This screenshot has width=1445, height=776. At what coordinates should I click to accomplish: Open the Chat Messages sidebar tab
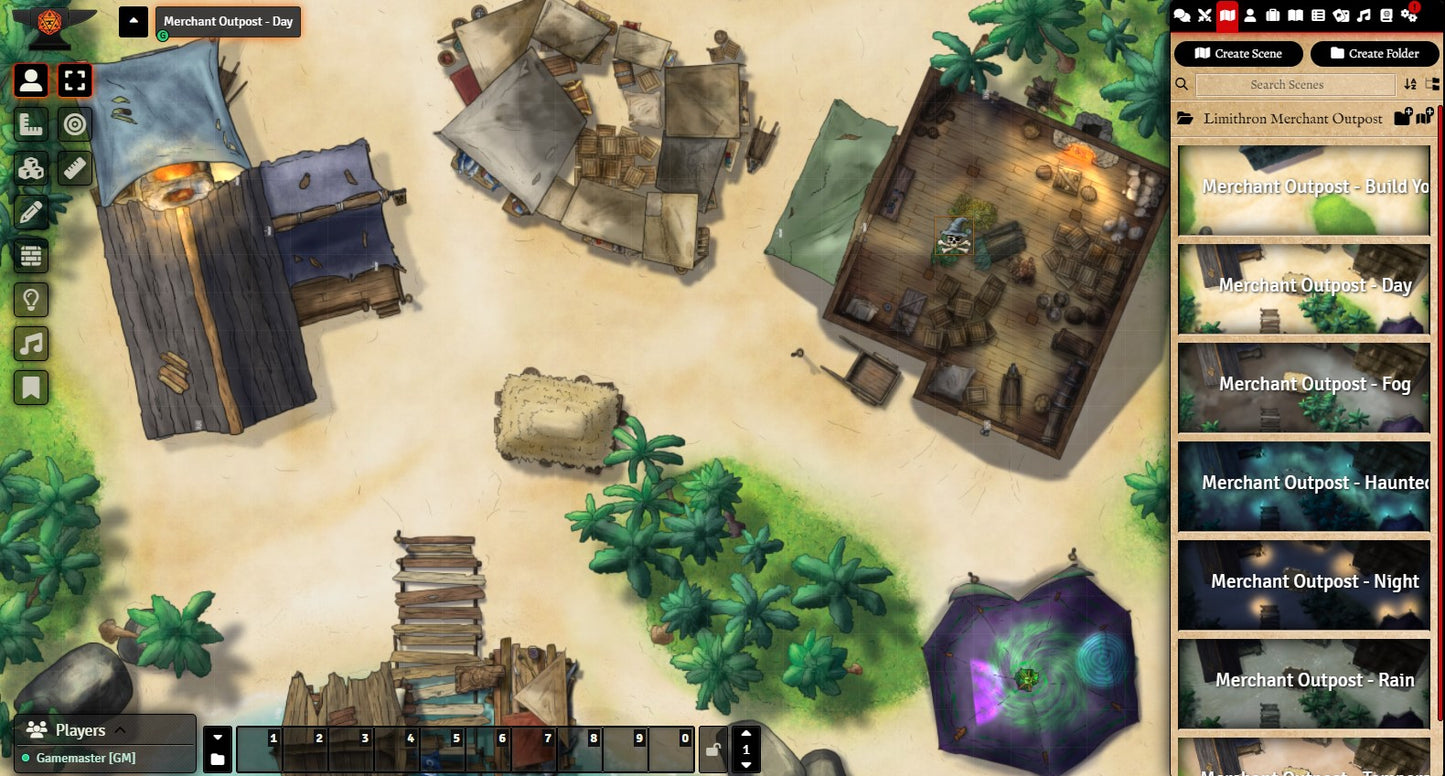1182,16
